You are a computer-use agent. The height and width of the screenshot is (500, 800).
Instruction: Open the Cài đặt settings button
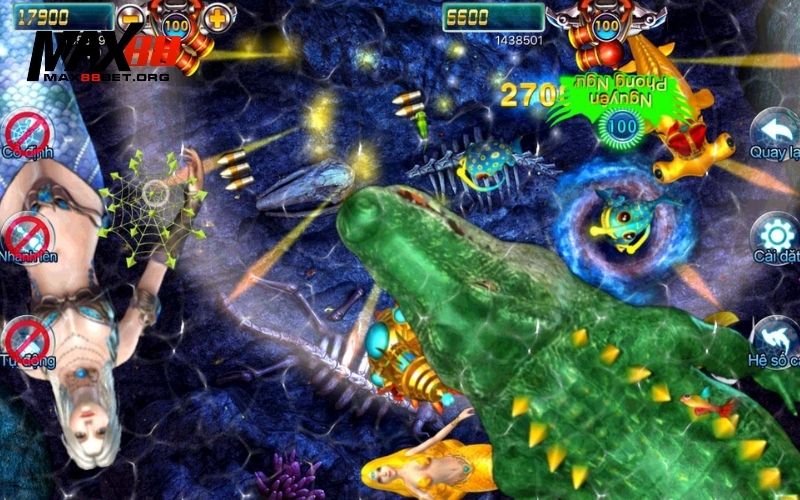coord(776,238)
